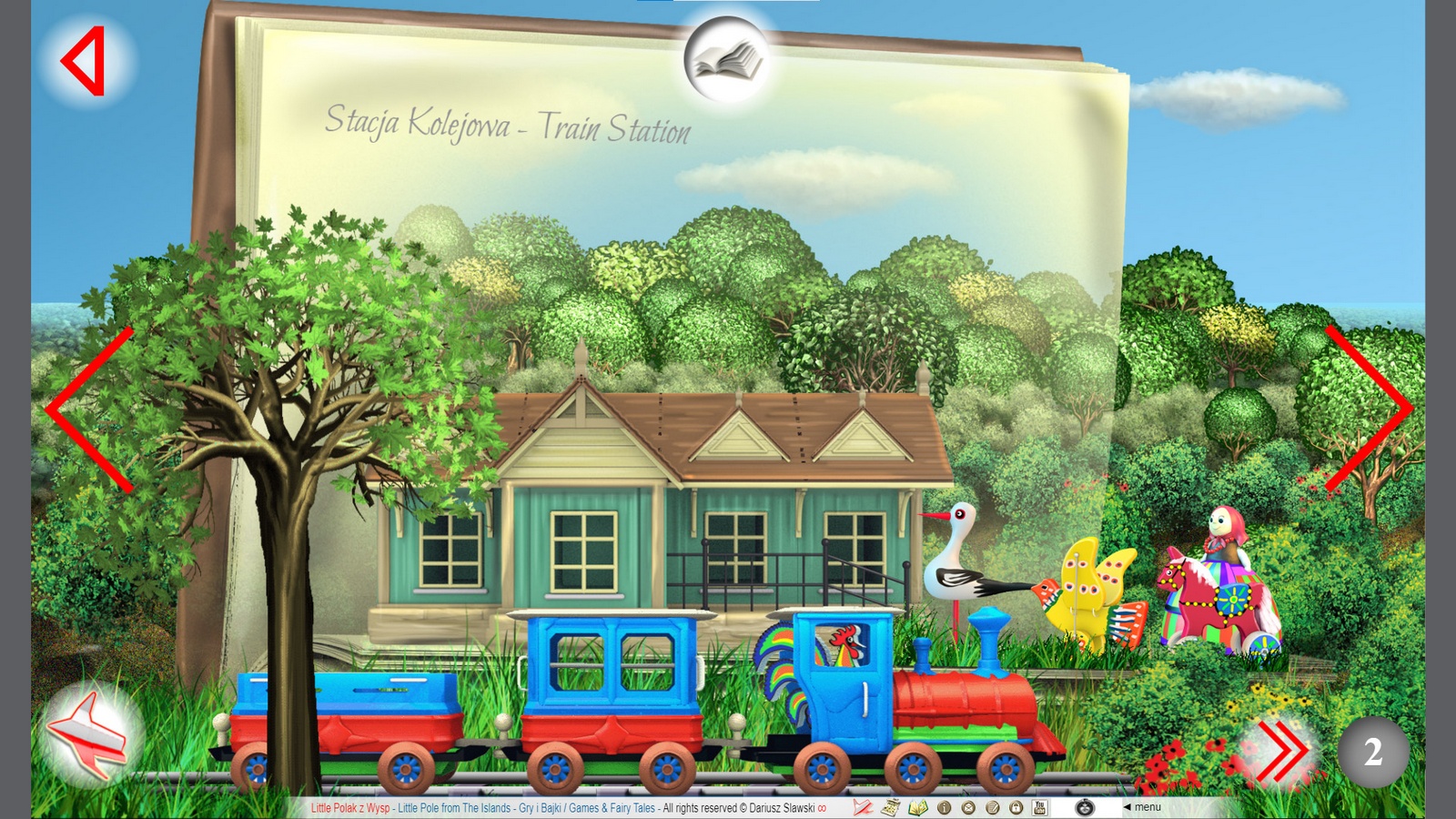1456x819 pixels.
Task: Click the info icon in the bottom toolbar
Action: [945, 807]
